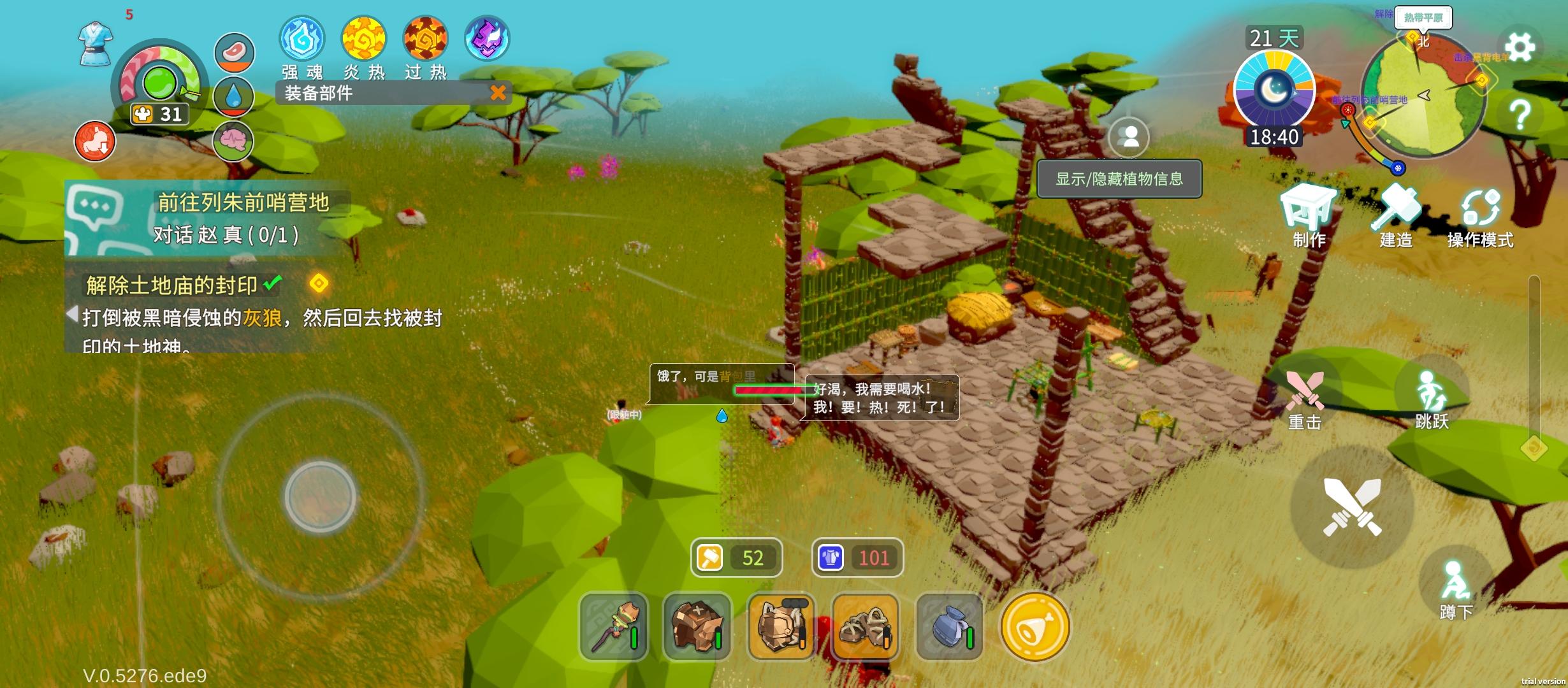Open the circular minimap
1568x688 pixels.
(1423, 96)
